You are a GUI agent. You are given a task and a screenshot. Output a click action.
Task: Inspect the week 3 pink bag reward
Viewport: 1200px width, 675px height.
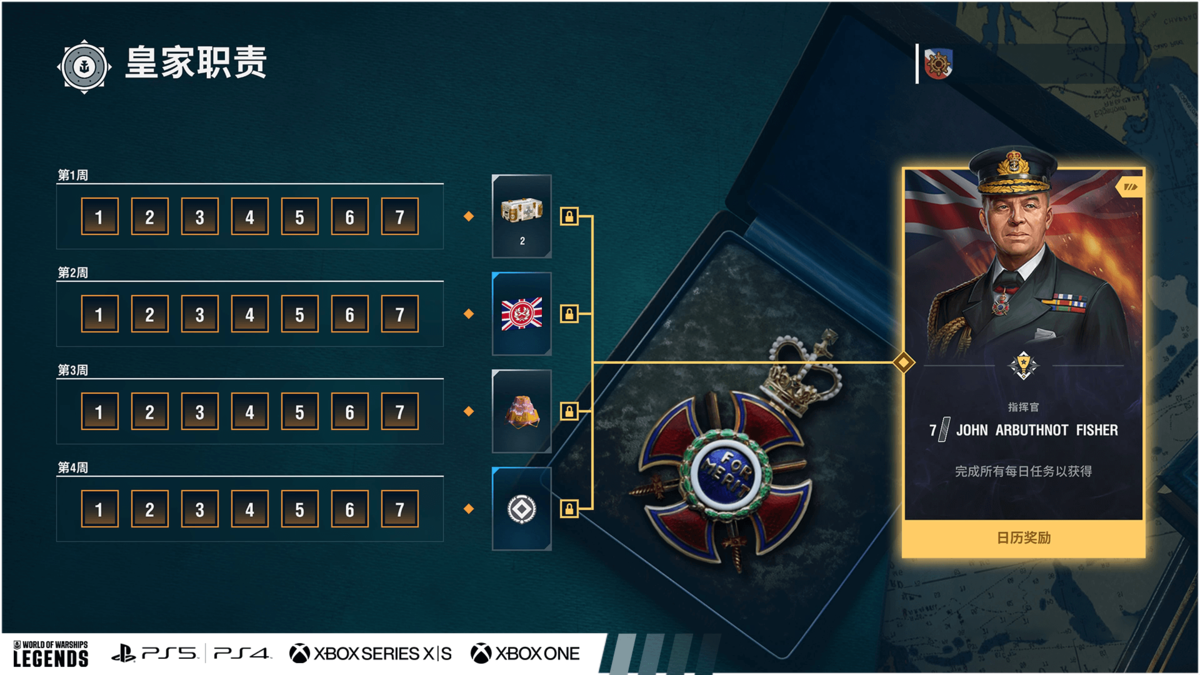coord(522,411)
